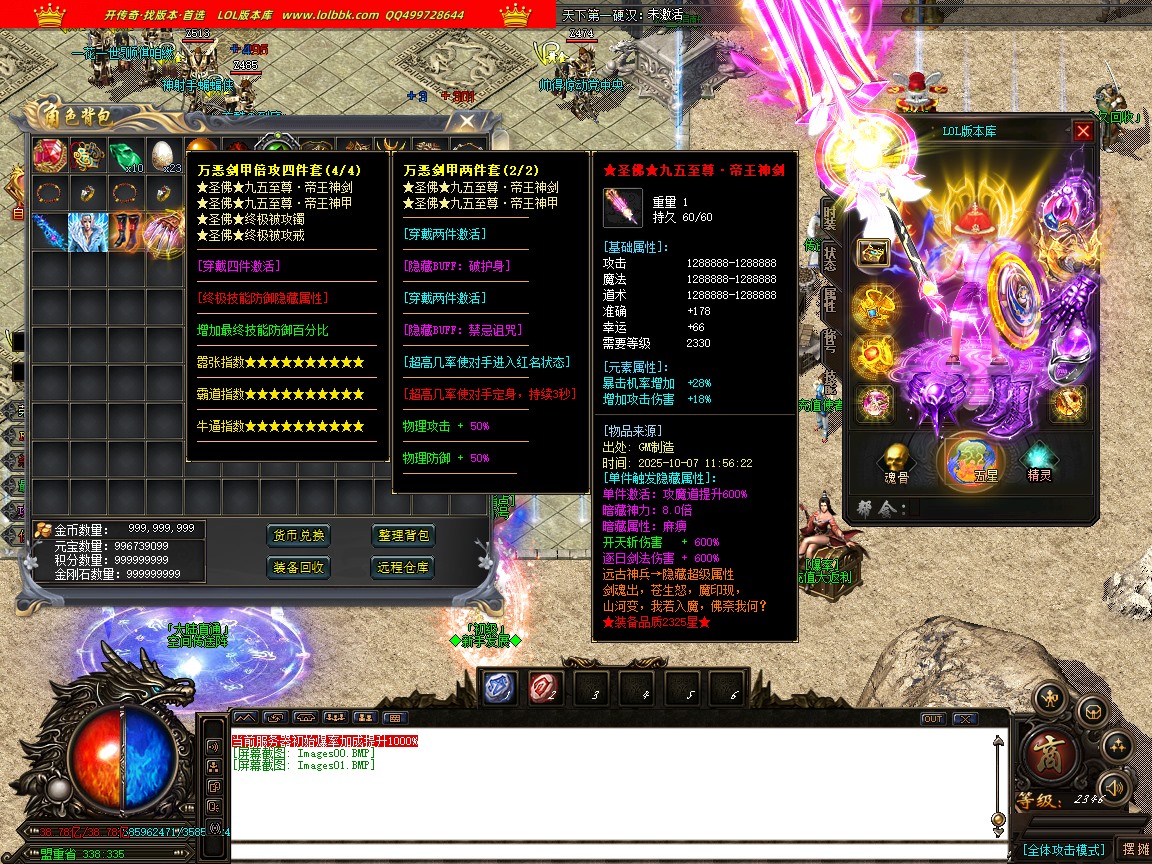Select the red boots item in backpack
Image resolution: width=1152 pixels, height=864 pixels.
(x=125, y=229)
